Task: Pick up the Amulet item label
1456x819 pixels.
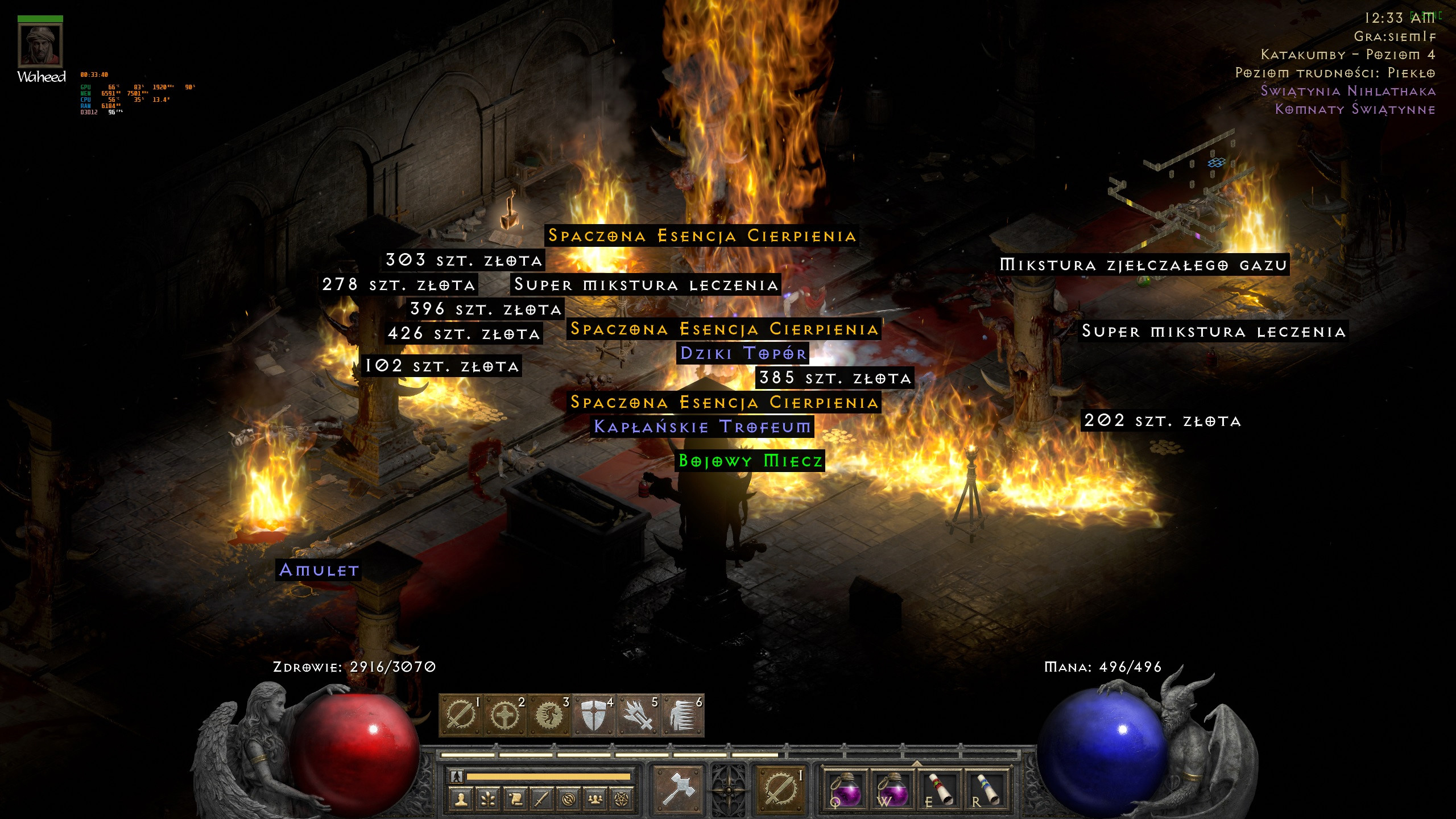Action: tap(319, 570)
